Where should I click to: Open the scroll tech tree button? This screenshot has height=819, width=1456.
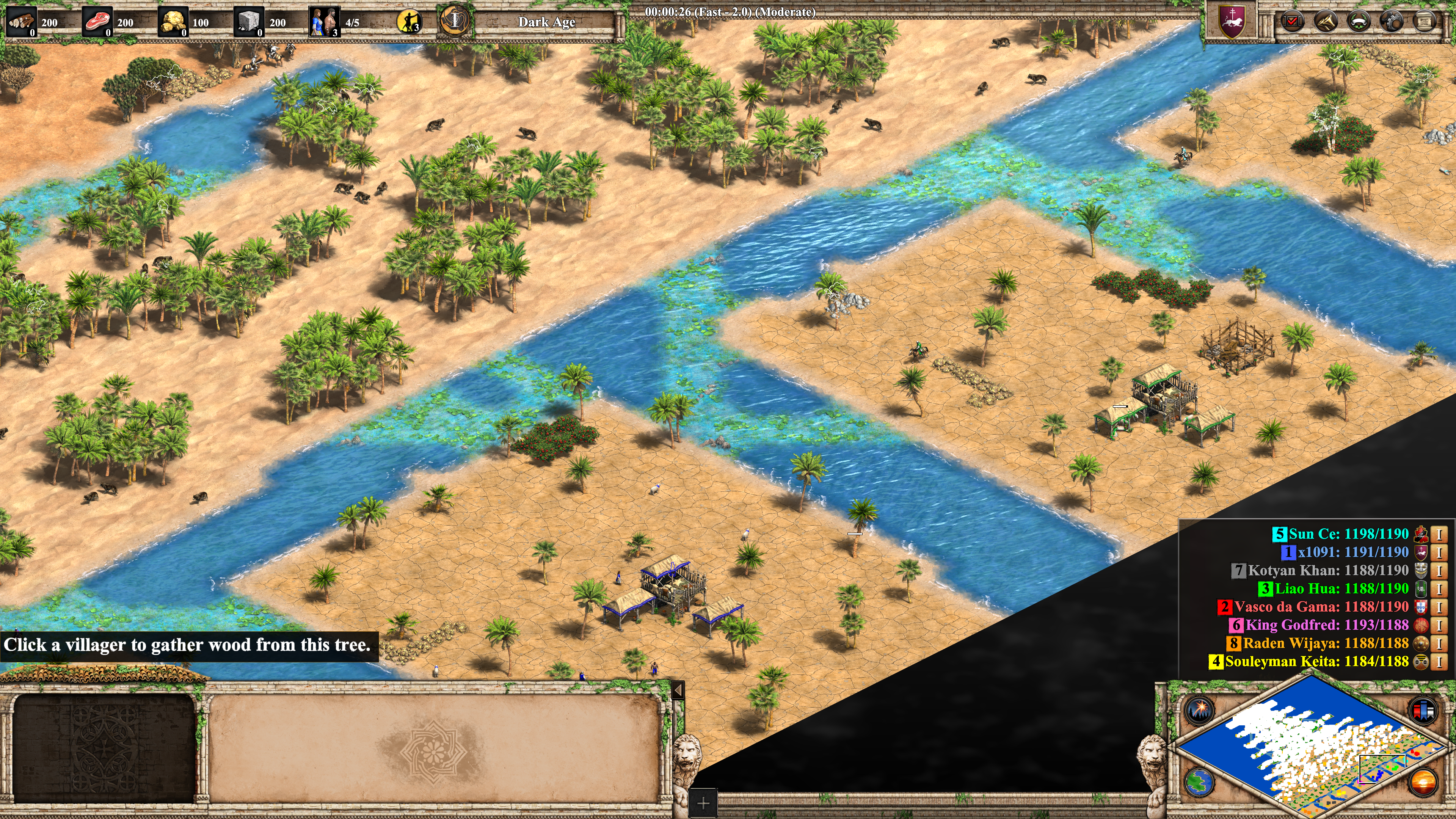pos(1425,22)
